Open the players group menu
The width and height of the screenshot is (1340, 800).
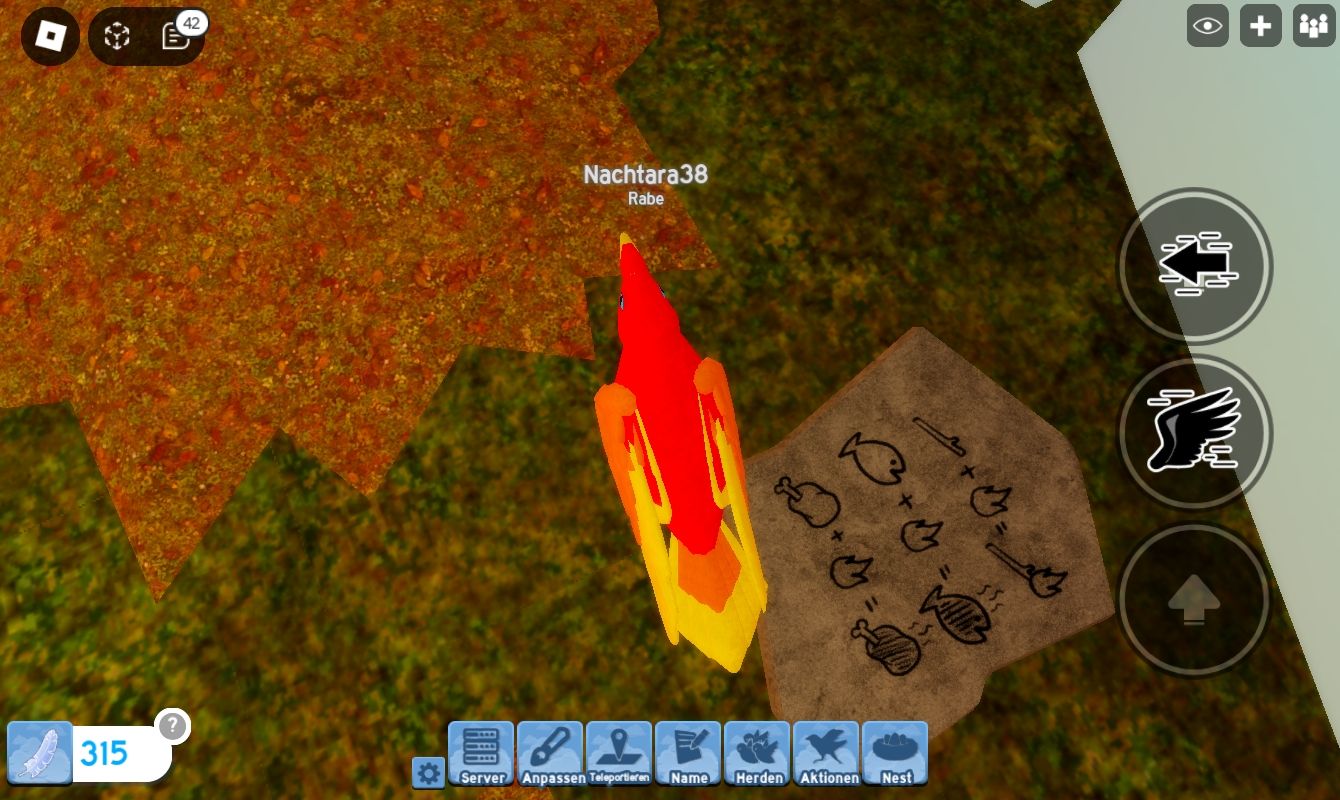coord(1311,26)
